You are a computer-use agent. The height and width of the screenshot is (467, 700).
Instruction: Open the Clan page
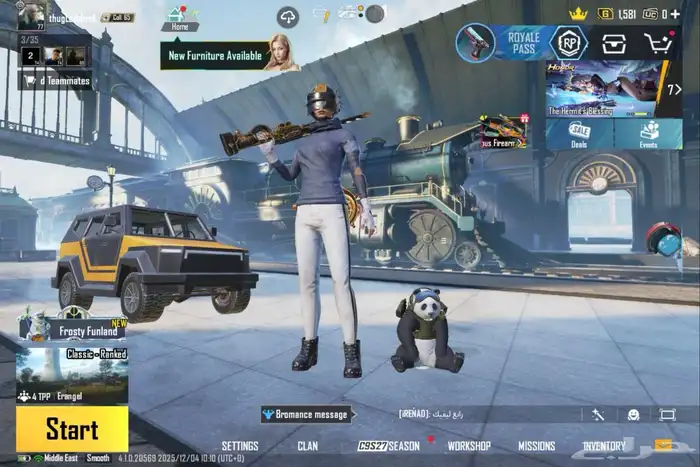point(308,446)
